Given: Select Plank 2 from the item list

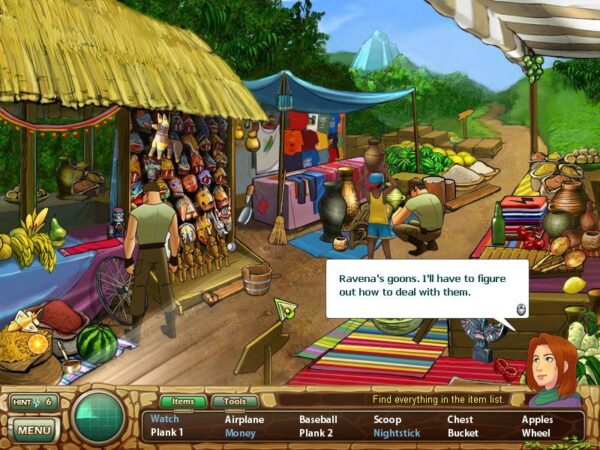Looking at the screenshot, I should (316, 434).
